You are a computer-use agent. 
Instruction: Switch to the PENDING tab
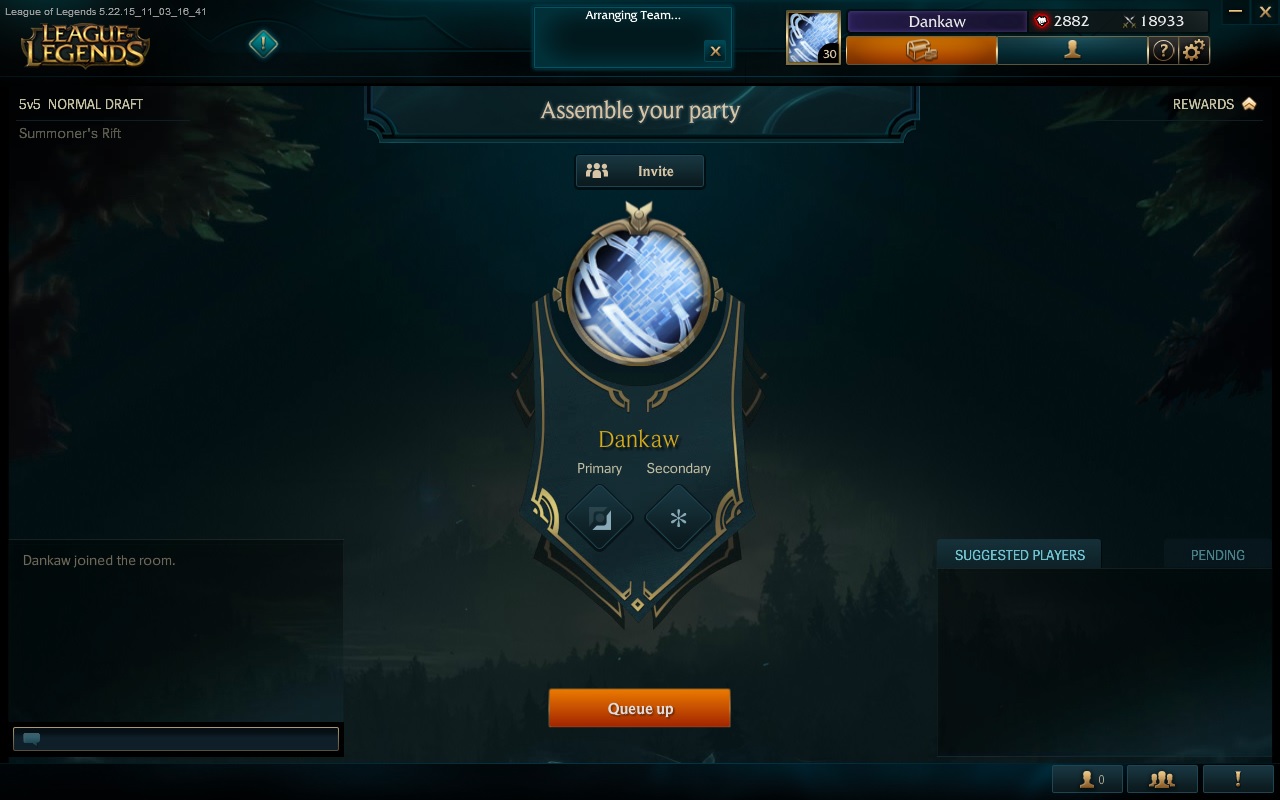(1217, 554)
